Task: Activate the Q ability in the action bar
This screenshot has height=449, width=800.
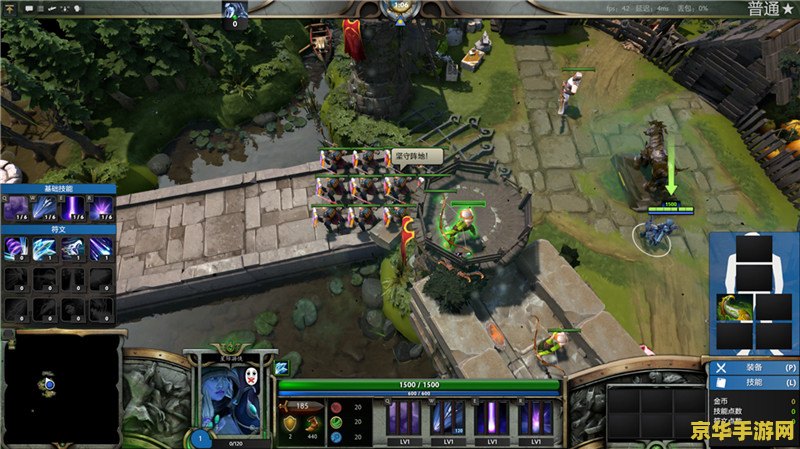Action: tap(404, 417)
